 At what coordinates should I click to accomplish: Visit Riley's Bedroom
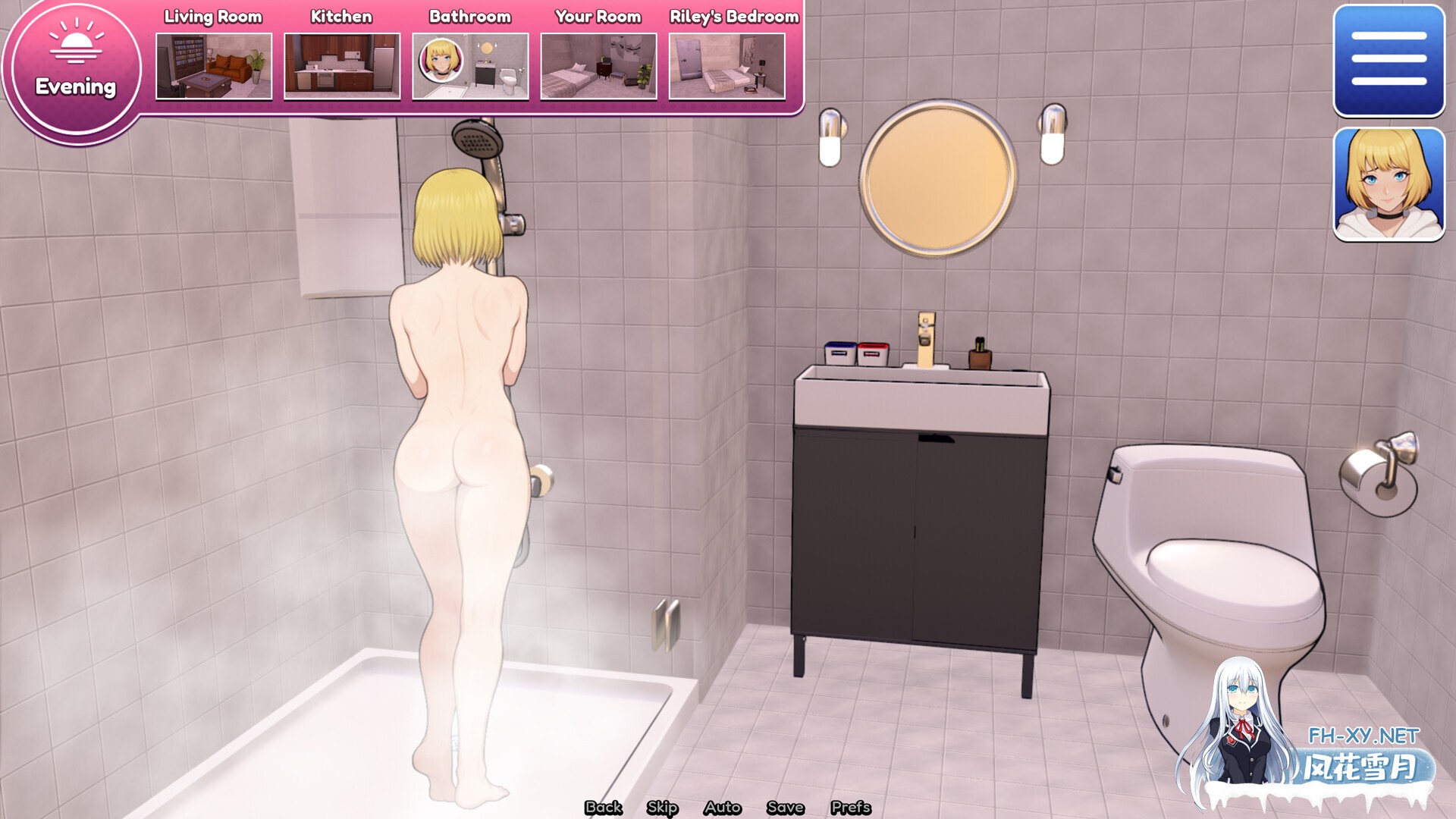click(726, 67)
